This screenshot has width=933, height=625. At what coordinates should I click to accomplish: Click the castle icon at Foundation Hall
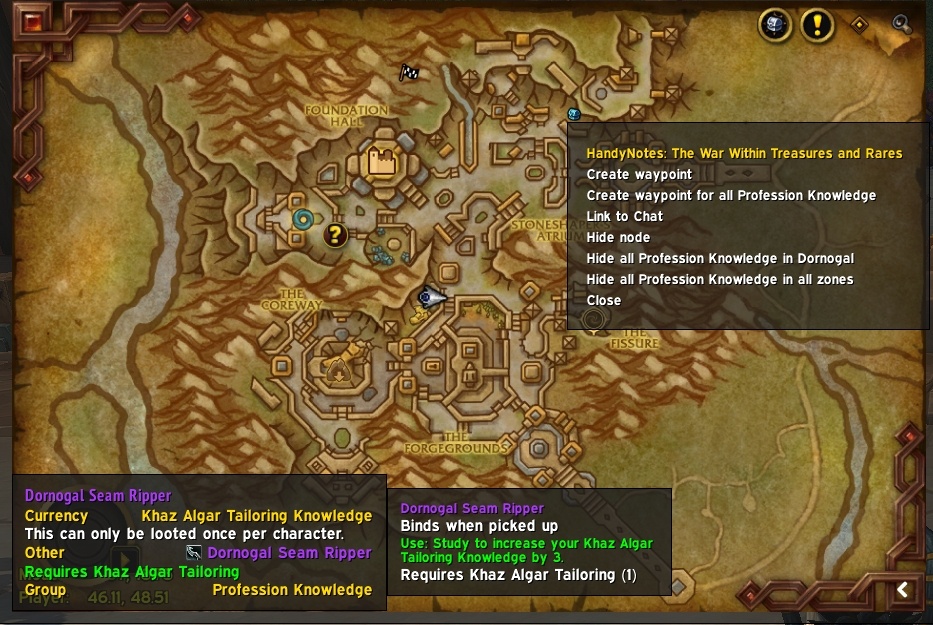[x=381, y=160]
